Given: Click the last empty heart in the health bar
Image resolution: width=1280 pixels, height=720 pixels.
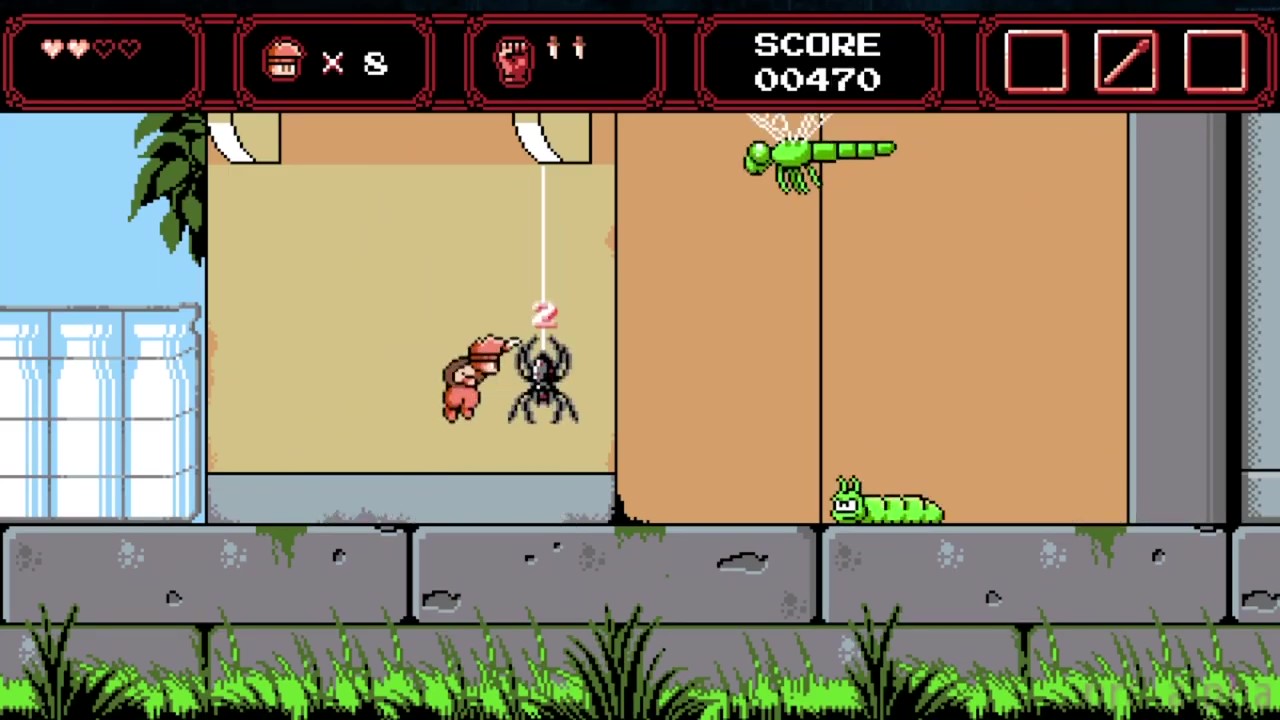Looking at the screenshot, I should click(x=130, y=48).
